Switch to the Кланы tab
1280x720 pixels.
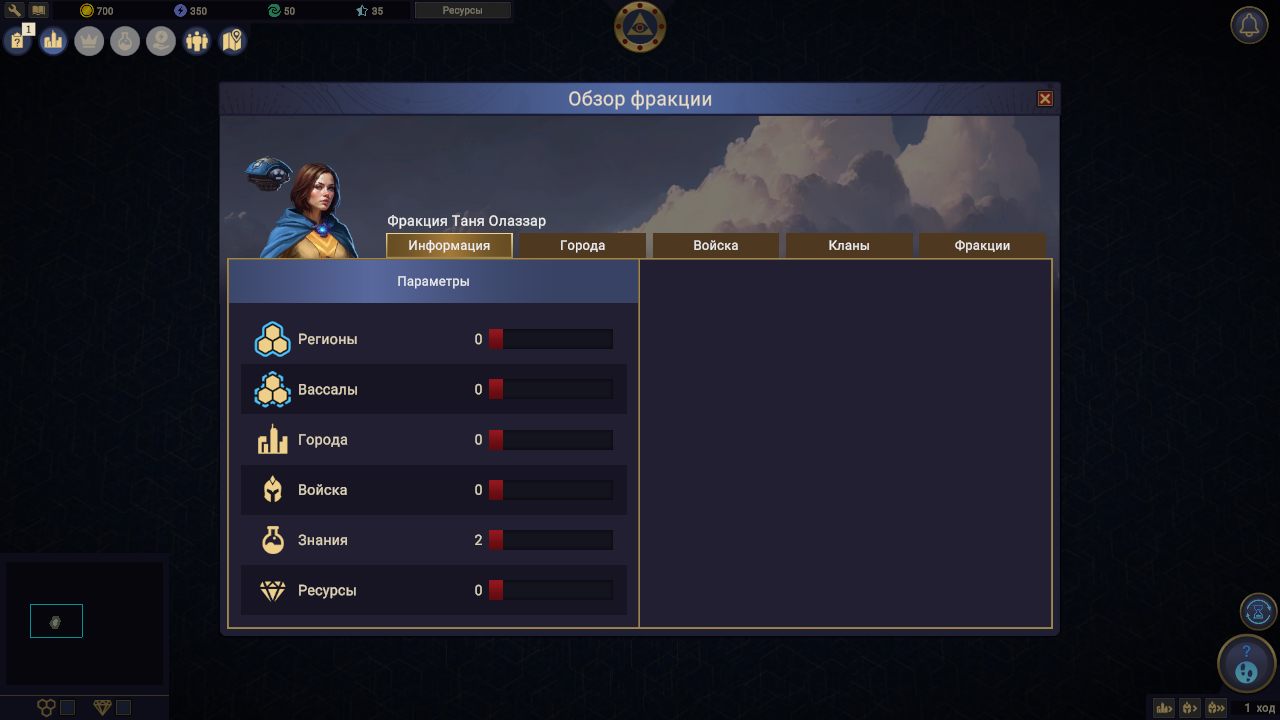849,245
